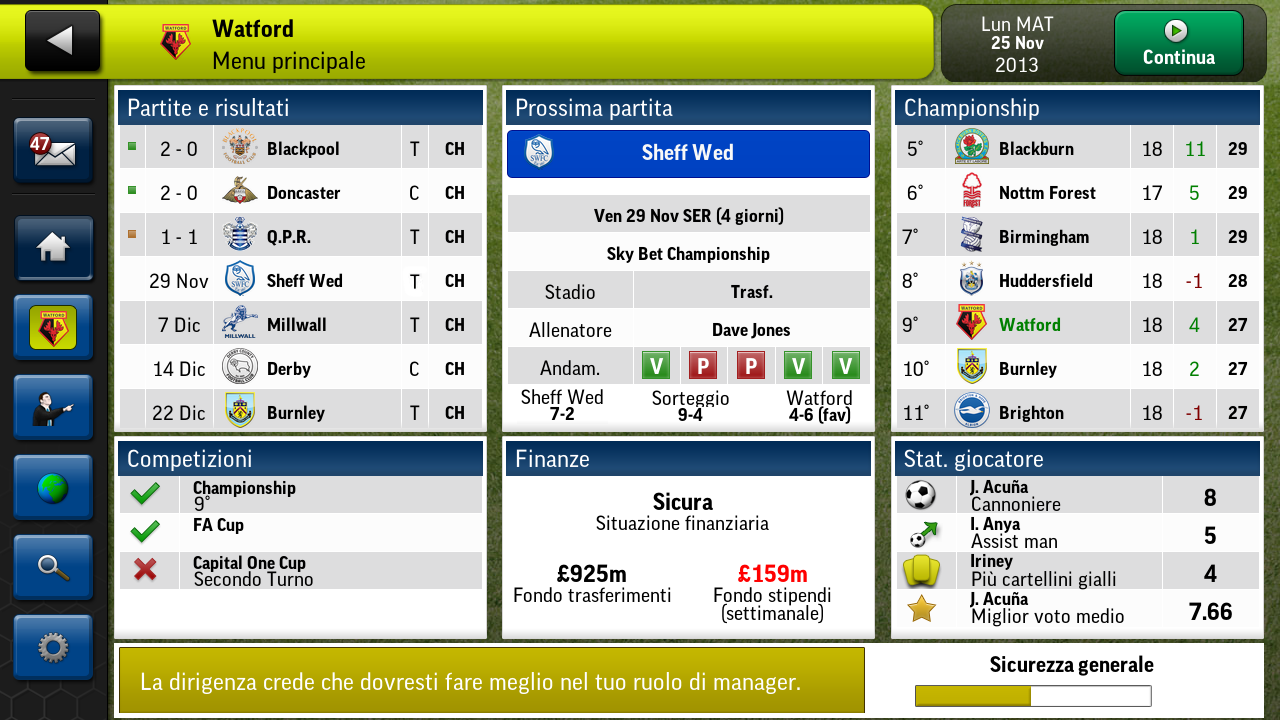Click the back arrow at top left
Viewport: 1280px width, 720px height.
[62, 40]
